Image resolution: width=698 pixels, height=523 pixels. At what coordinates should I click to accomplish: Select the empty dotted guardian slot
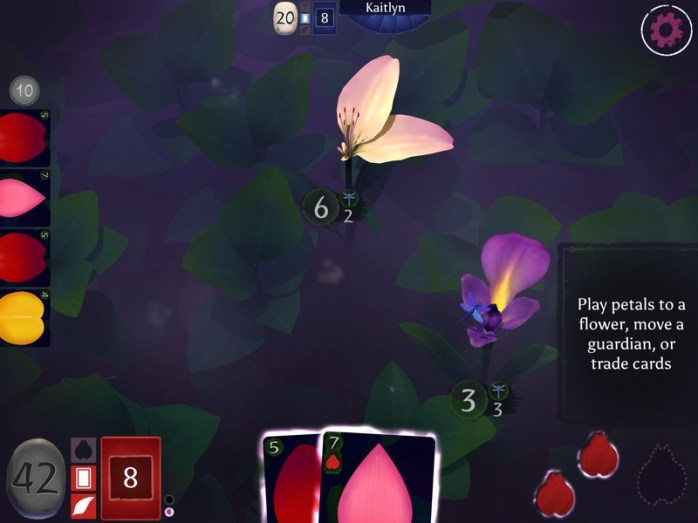[x=661, y=470]
